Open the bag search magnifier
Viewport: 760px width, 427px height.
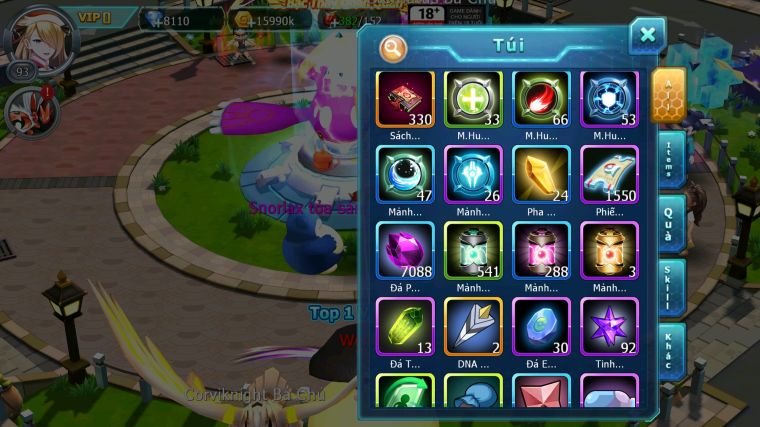393,47
